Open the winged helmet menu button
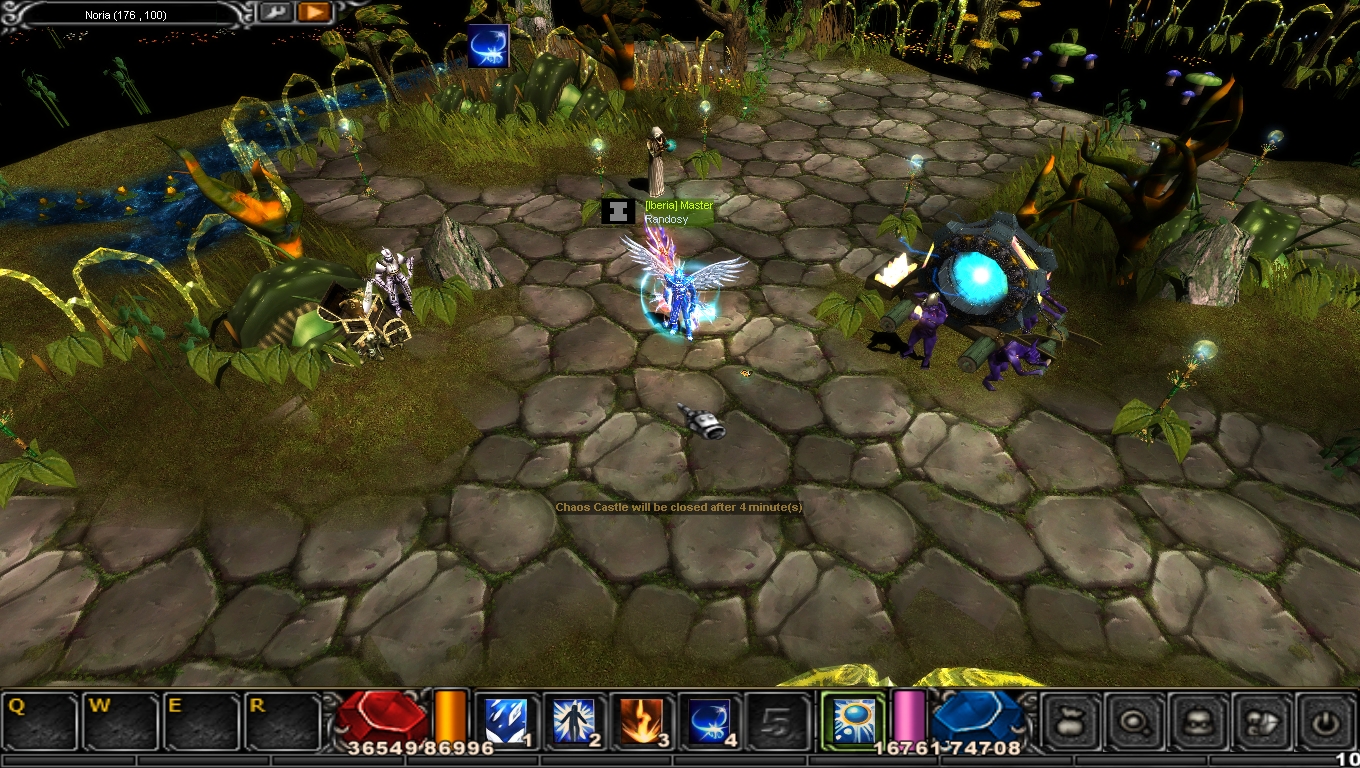Screen dimensions: 1360x768 point(1264,720)
